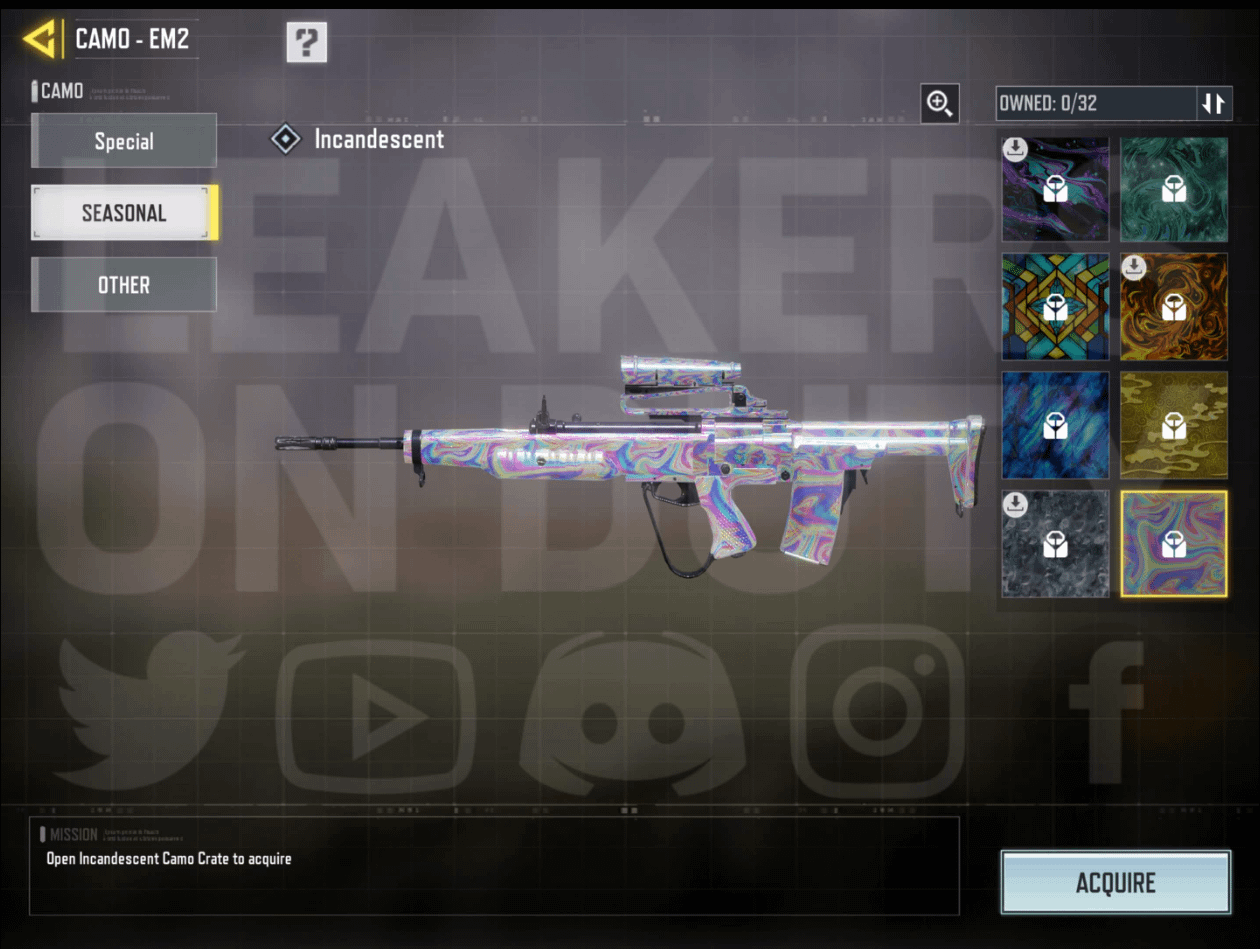This screenshot has height=949, width=1260.
Task: Switch to the Special camo tab
Action: coord(124,141)
